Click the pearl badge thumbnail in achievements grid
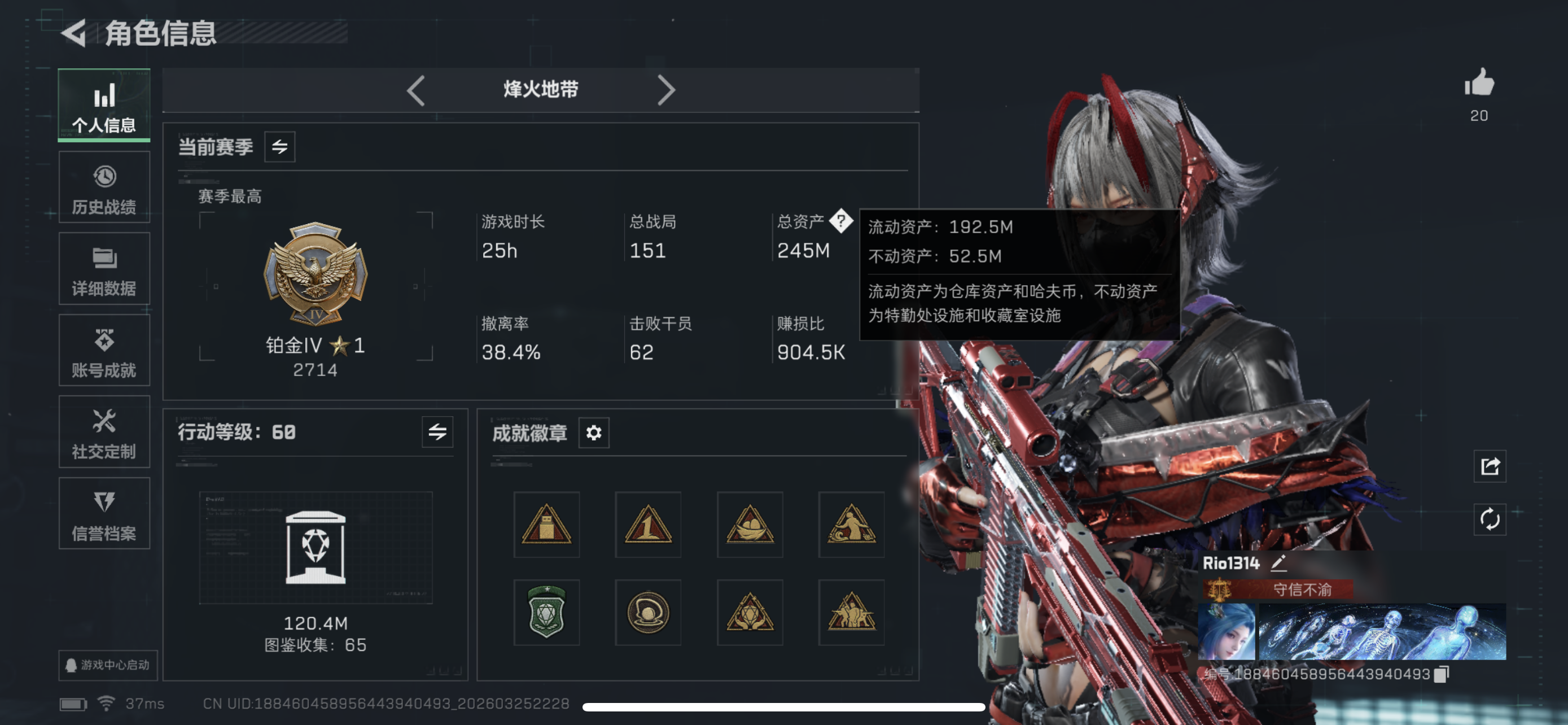This screenshot has height=725, width=1568. tap(647, 613)
